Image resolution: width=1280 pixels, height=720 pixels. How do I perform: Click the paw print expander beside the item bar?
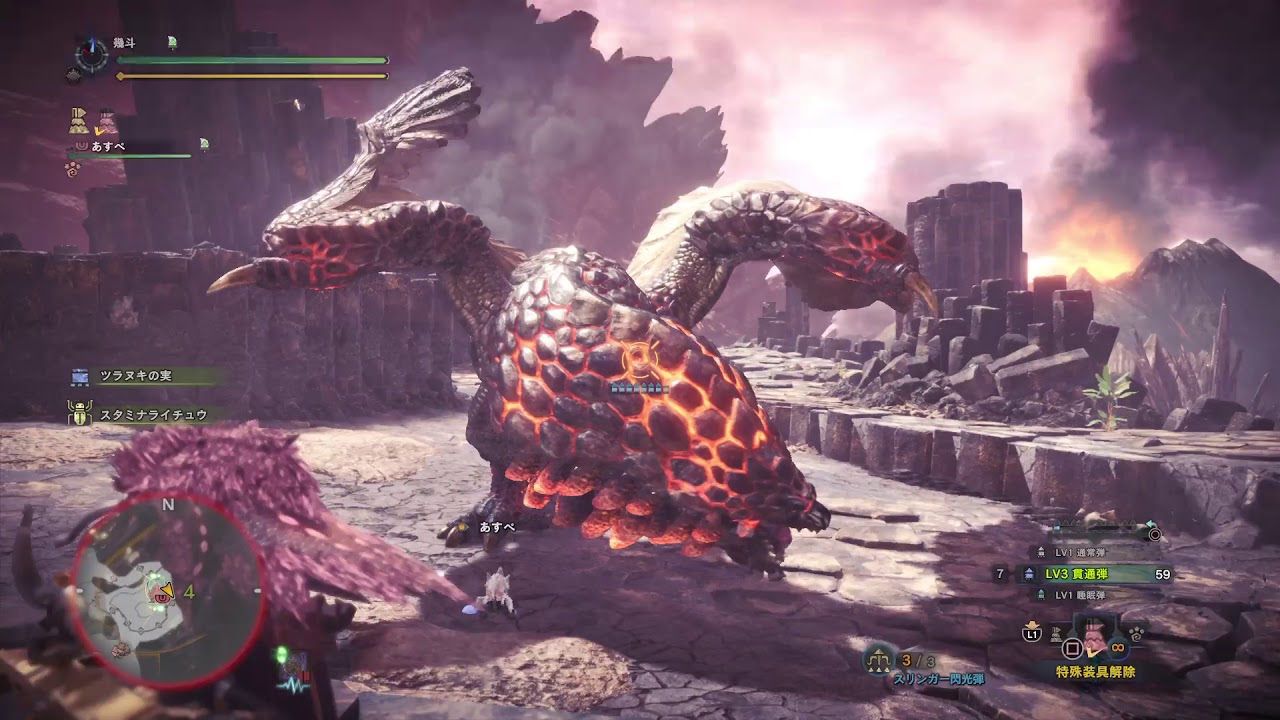click(1135, 634)
